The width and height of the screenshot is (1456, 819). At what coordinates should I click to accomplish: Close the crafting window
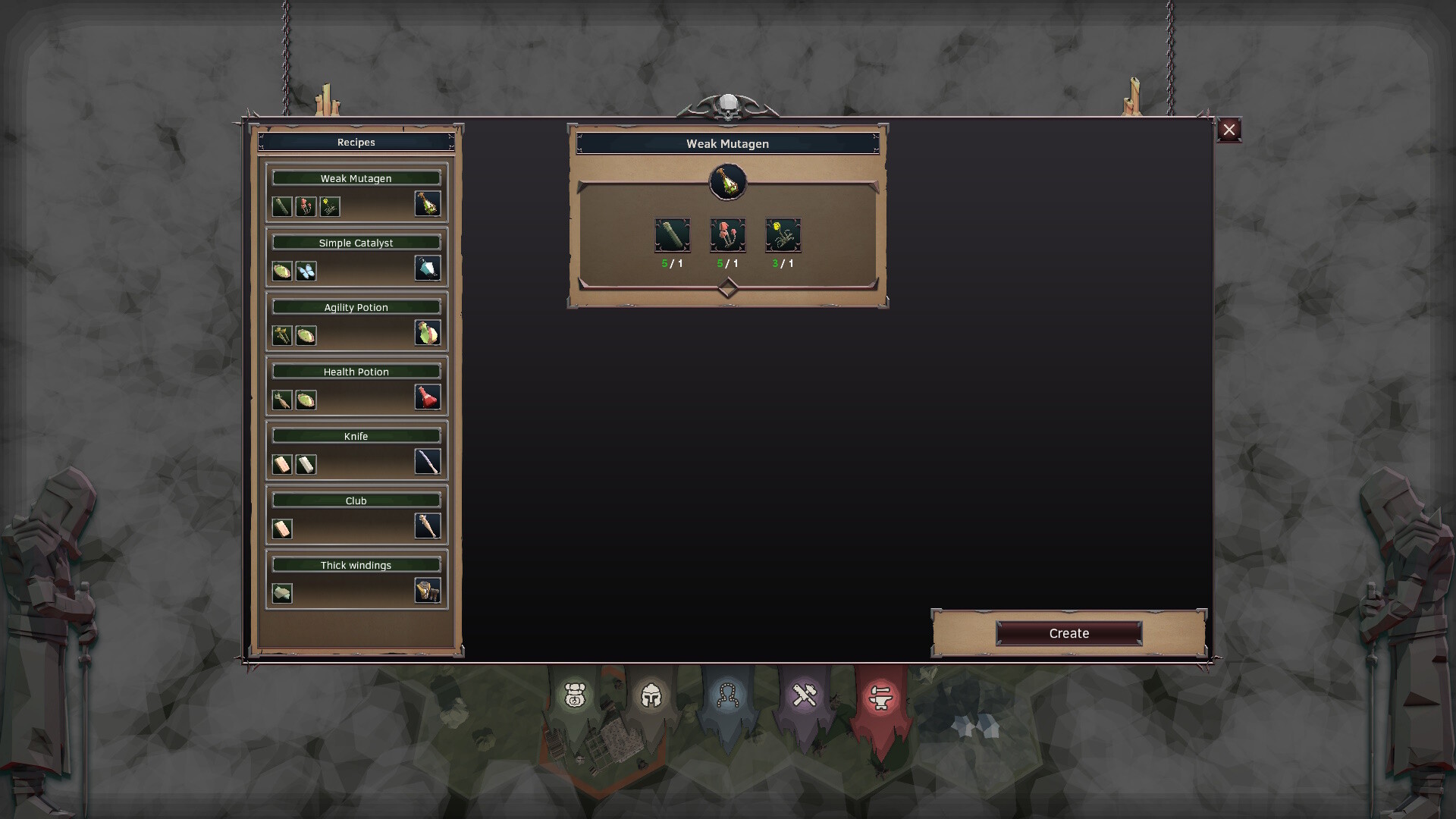pyautogui.click(x=1229, y=130)
